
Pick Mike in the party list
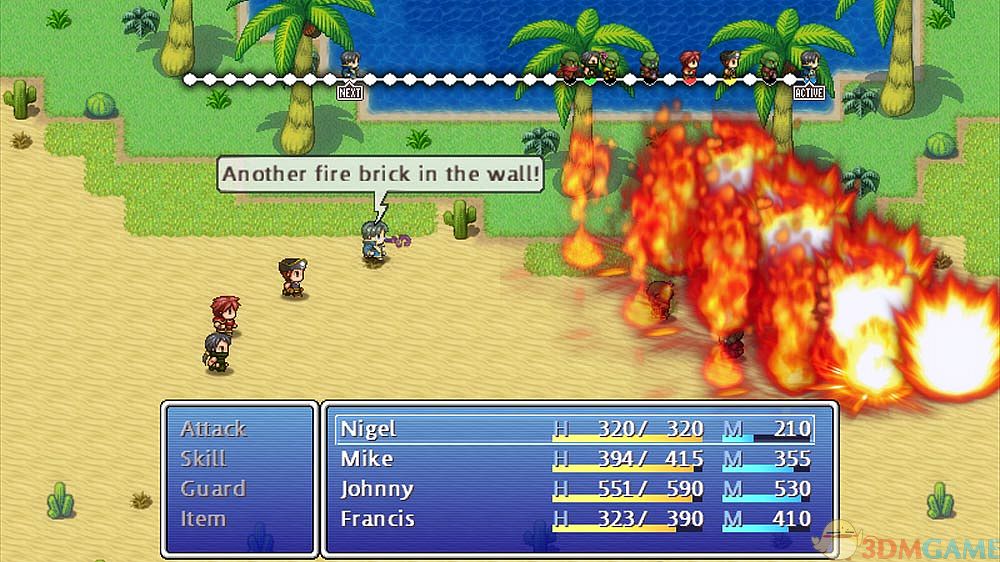pyautogui.click(x=575, y=459)
